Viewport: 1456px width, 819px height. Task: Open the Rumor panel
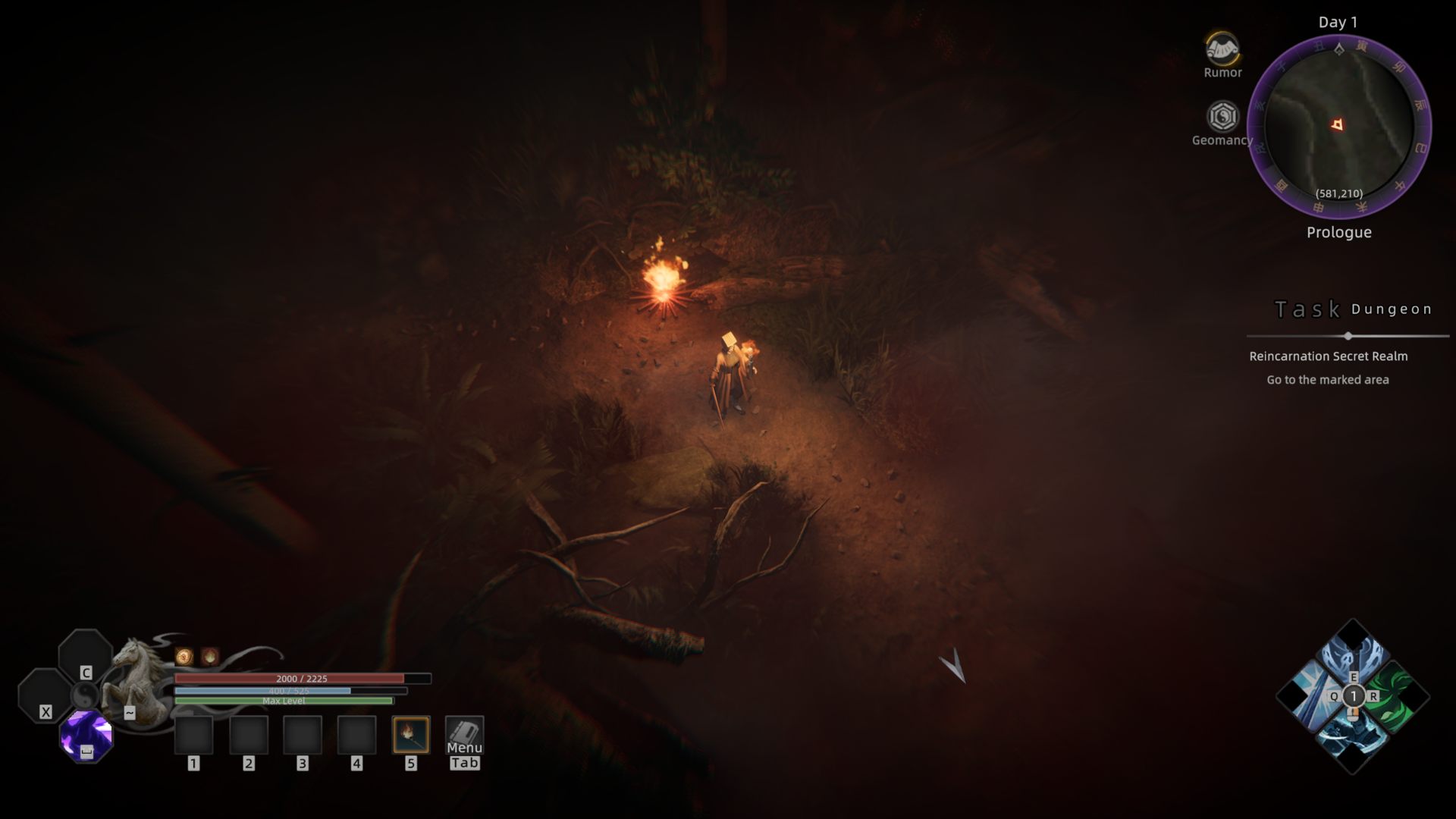[x=1222, y=51]
